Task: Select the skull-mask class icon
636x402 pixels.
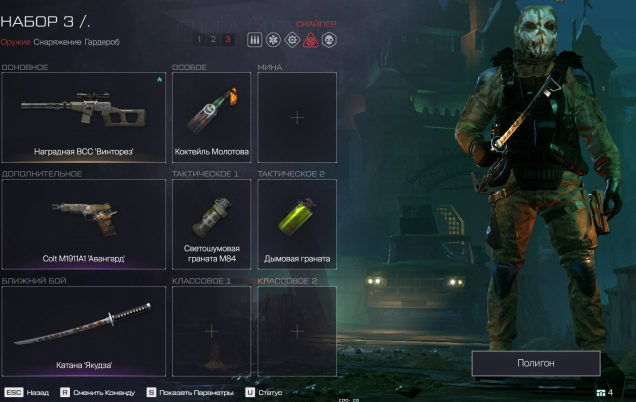Action: (x=328, y=39)
